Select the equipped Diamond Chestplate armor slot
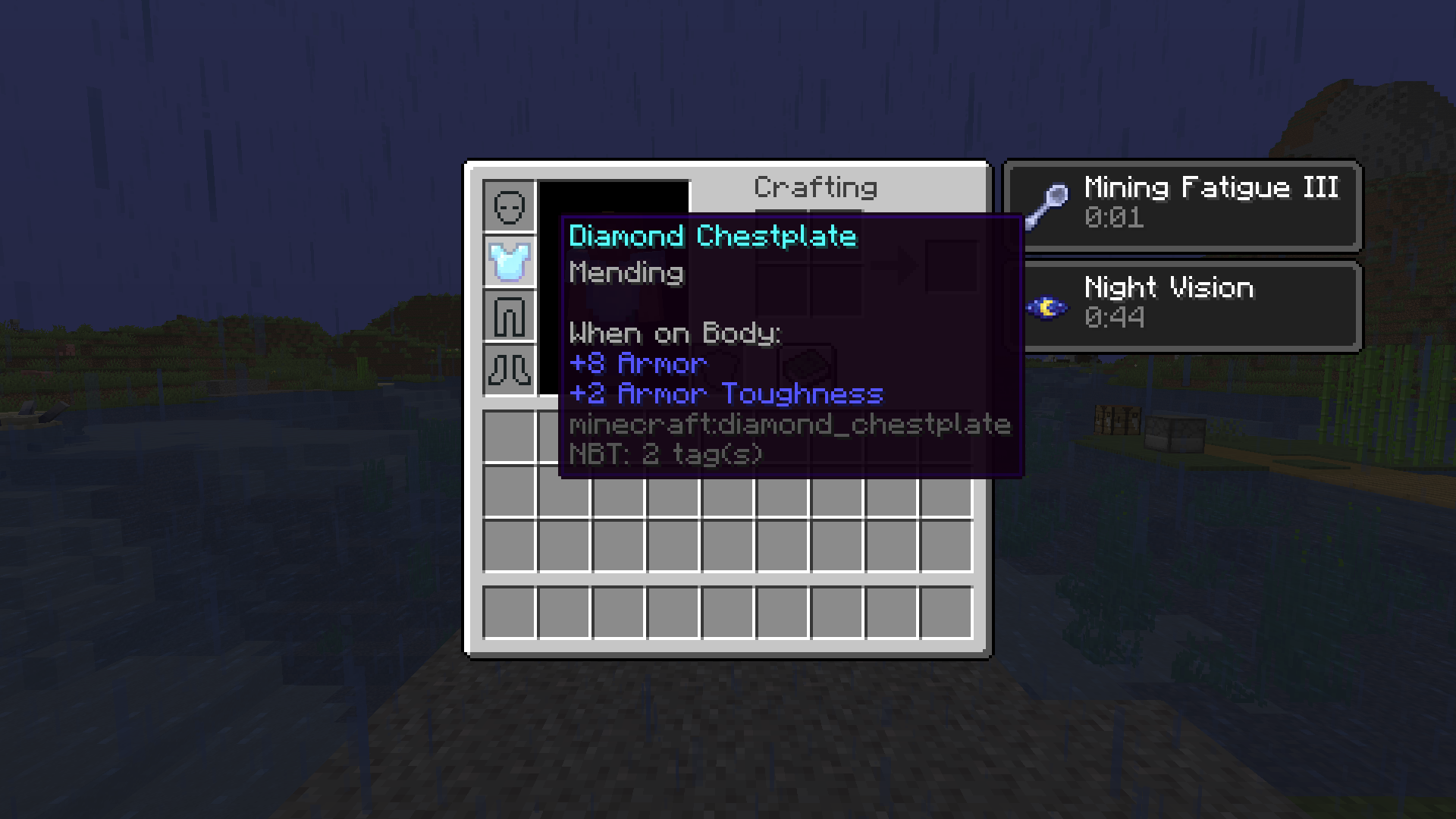 pyautogui.click(x=510, y=261)
